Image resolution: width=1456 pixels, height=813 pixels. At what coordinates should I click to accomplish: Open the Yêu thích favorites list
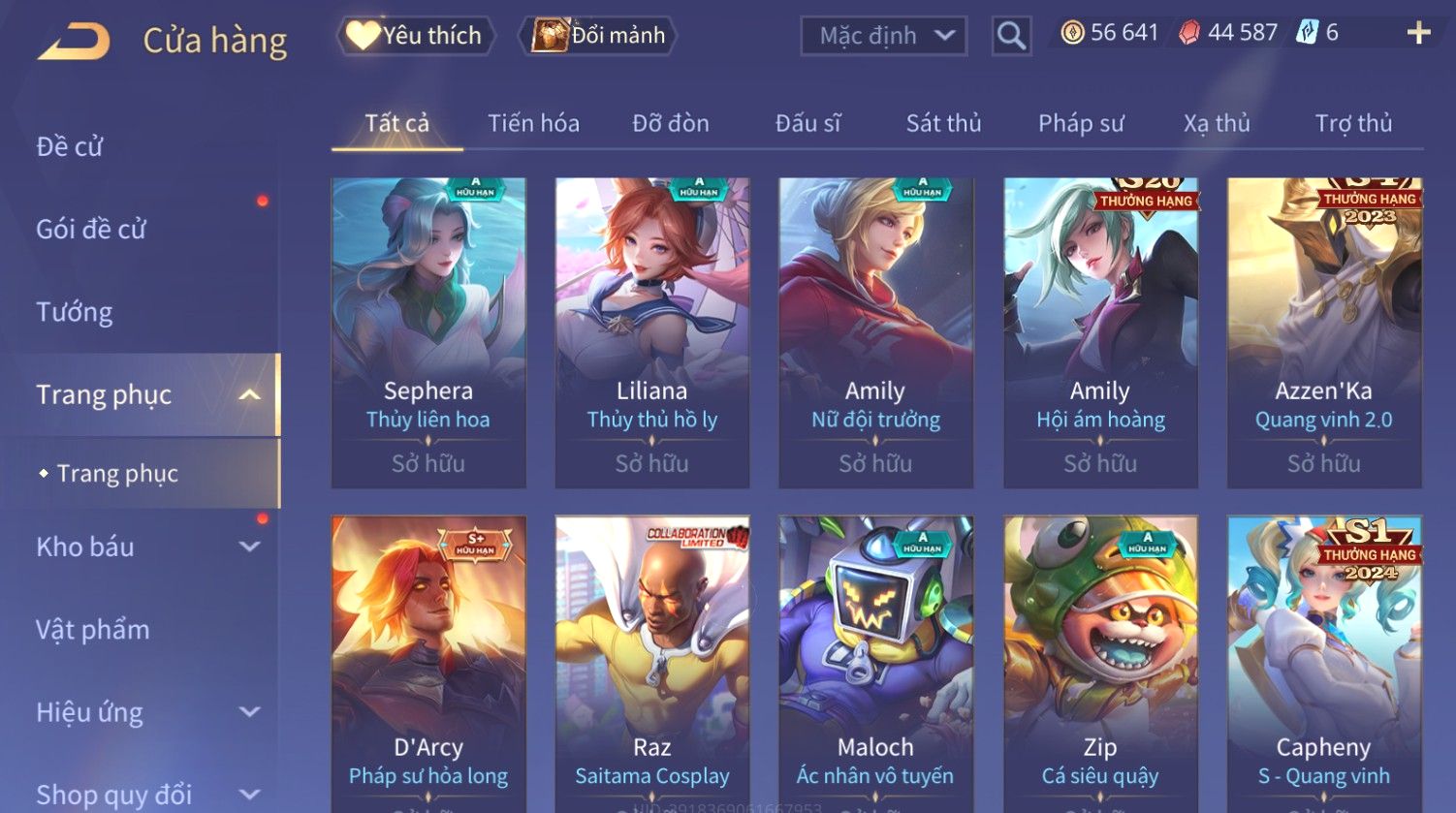pyautogui.click(x=415, y=36)
